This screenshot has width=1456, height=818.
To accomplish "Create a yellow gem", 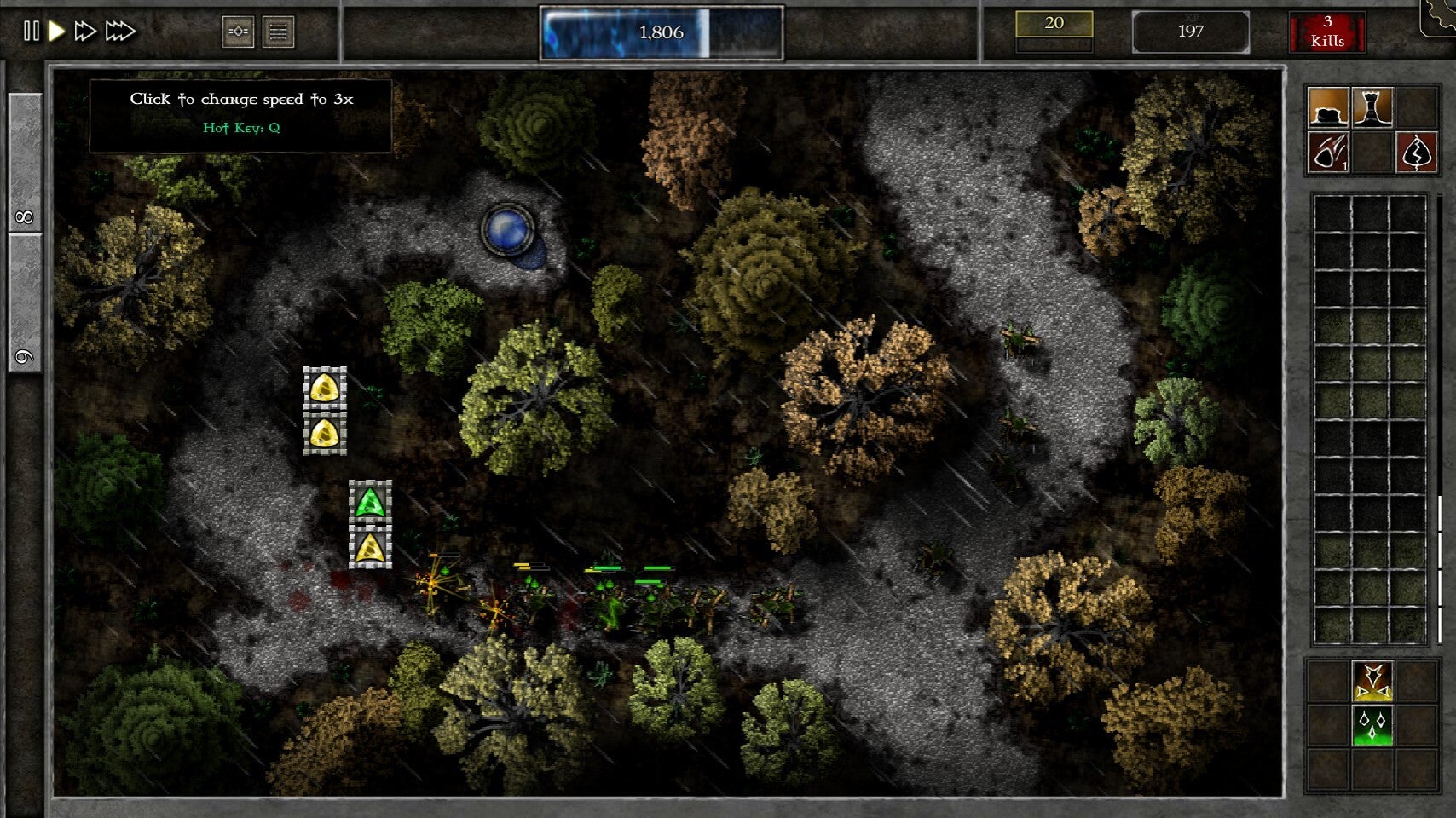I will point(1372,681).
